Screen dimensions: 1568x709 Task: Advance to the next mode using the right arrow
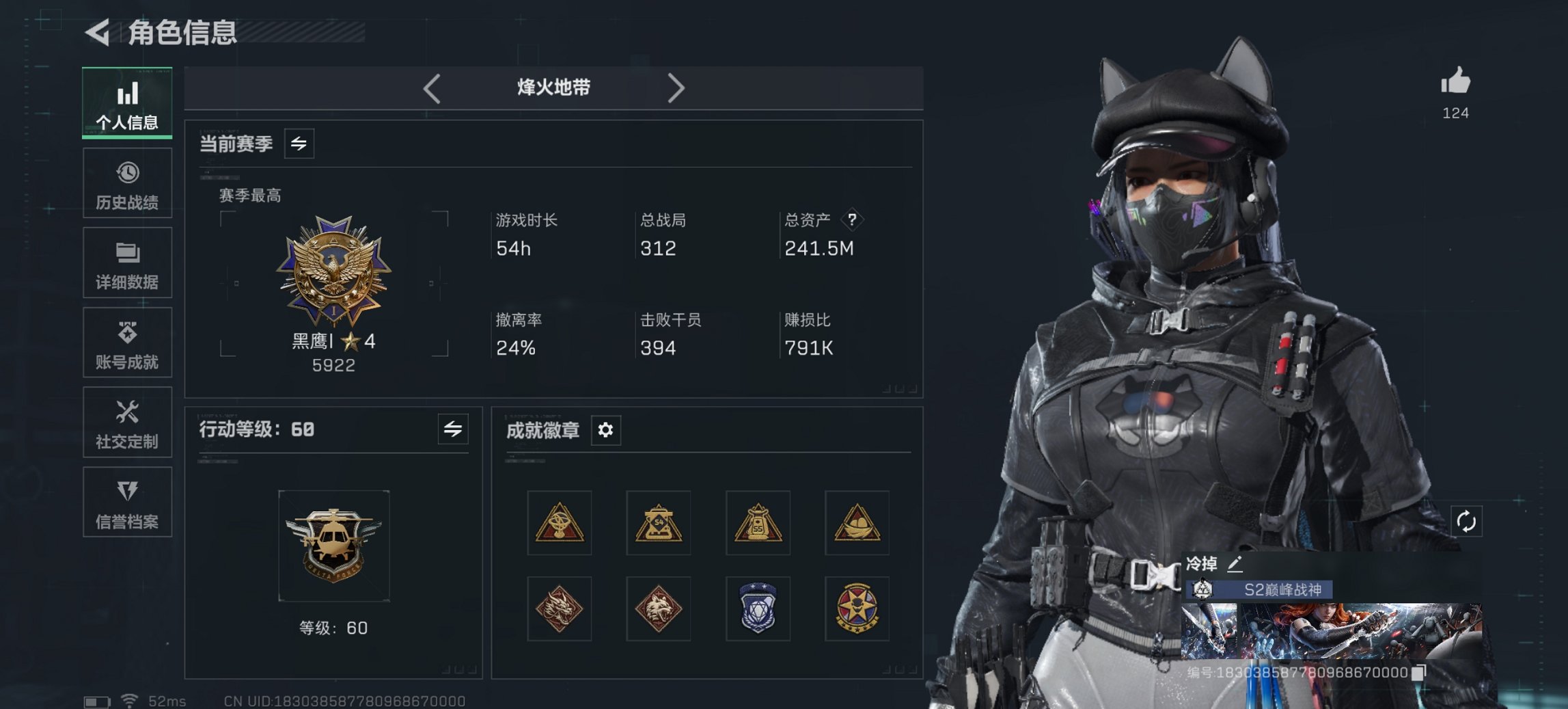point(677,88)
